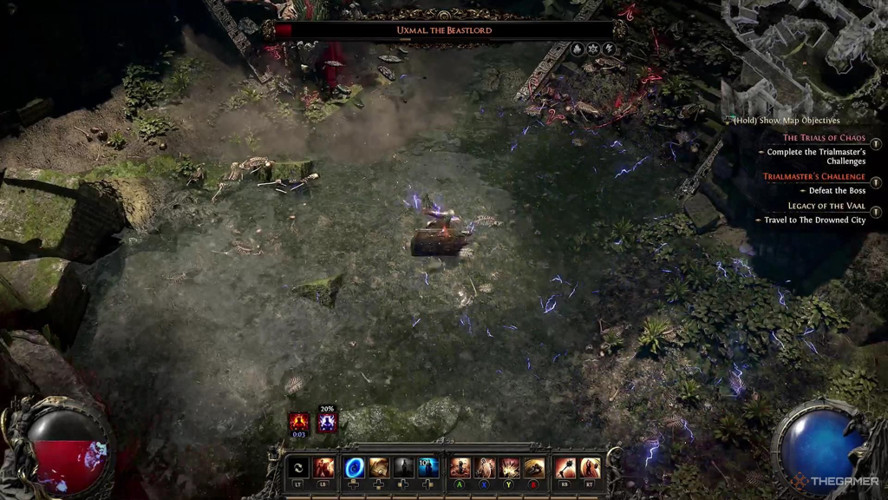
Task: Inspect the red buff icon with timer
Action: pyautogui.click(x=298, y=422)
